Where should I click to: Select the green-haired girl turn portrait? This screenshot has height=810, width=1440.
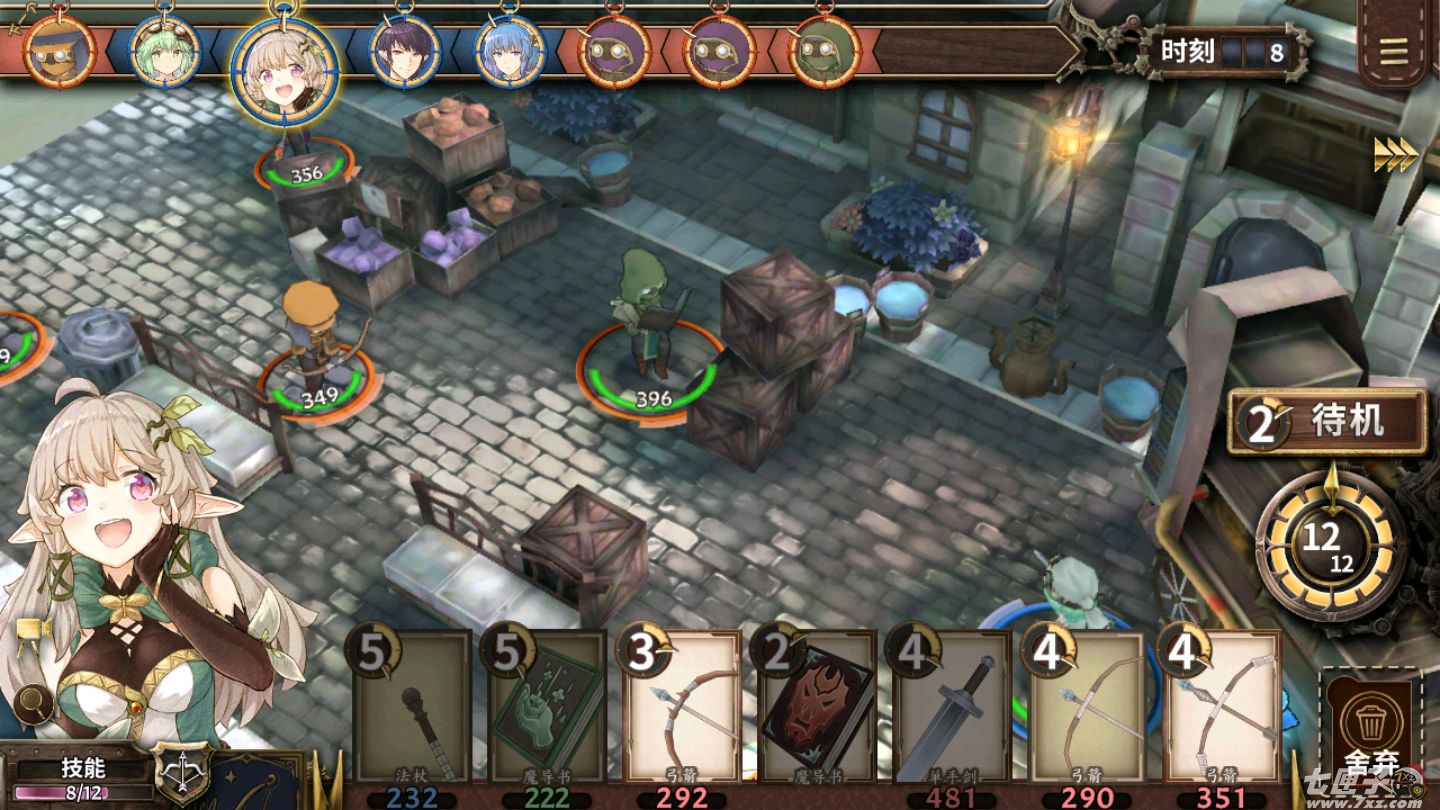coord(166,50)
